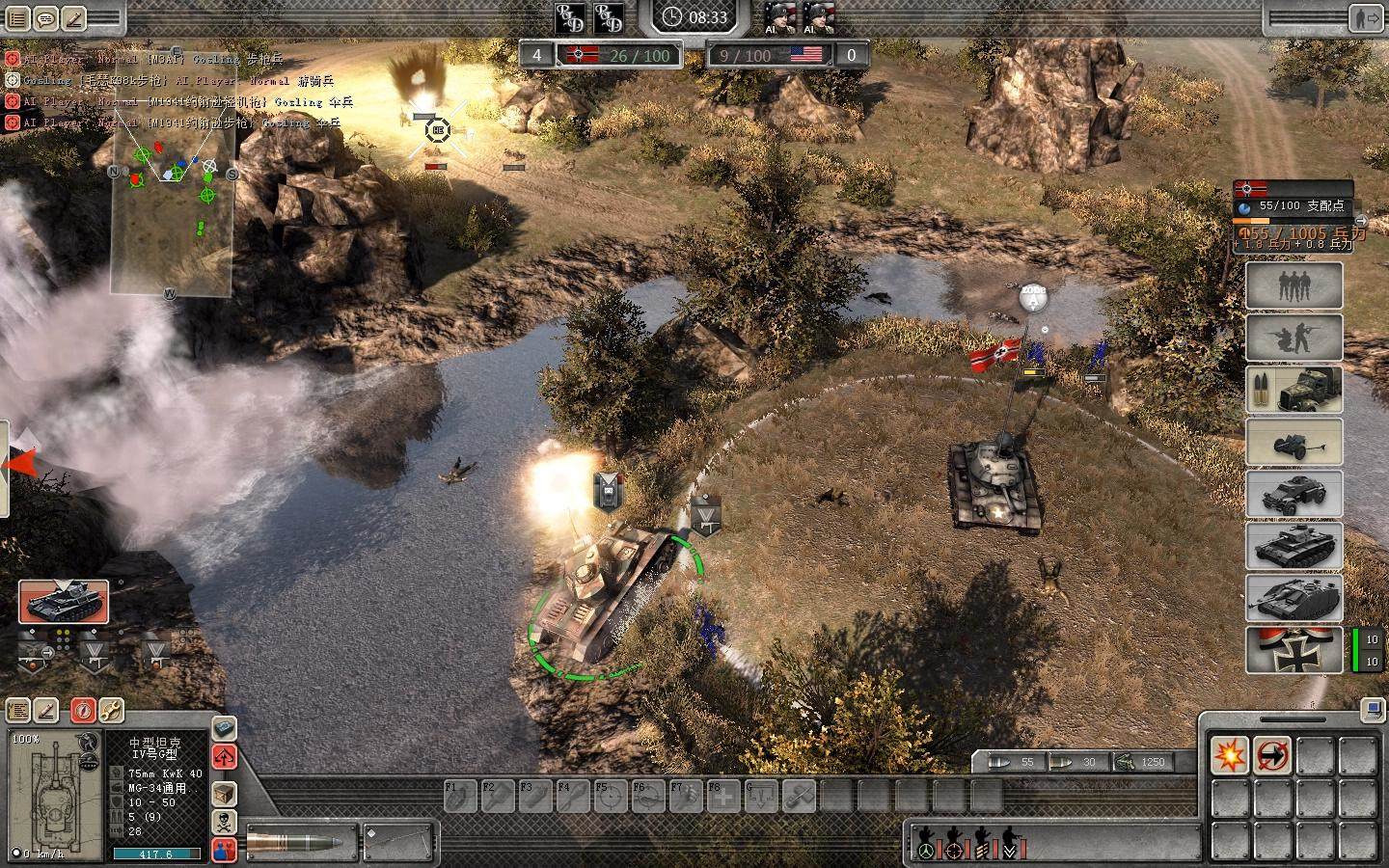Open the chat speech bubble button

46,17
